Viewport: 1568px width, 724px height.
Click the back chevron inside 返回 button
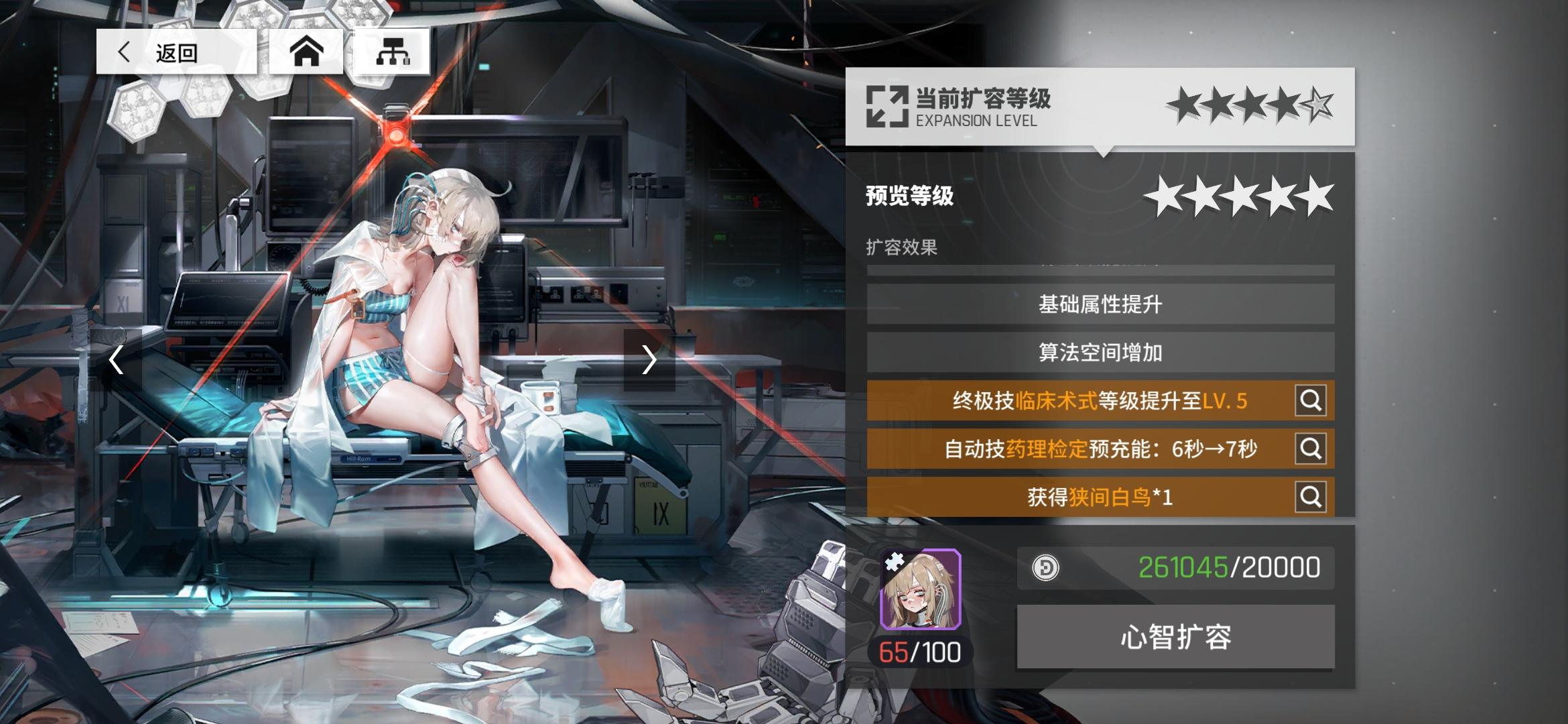(125, 52)
